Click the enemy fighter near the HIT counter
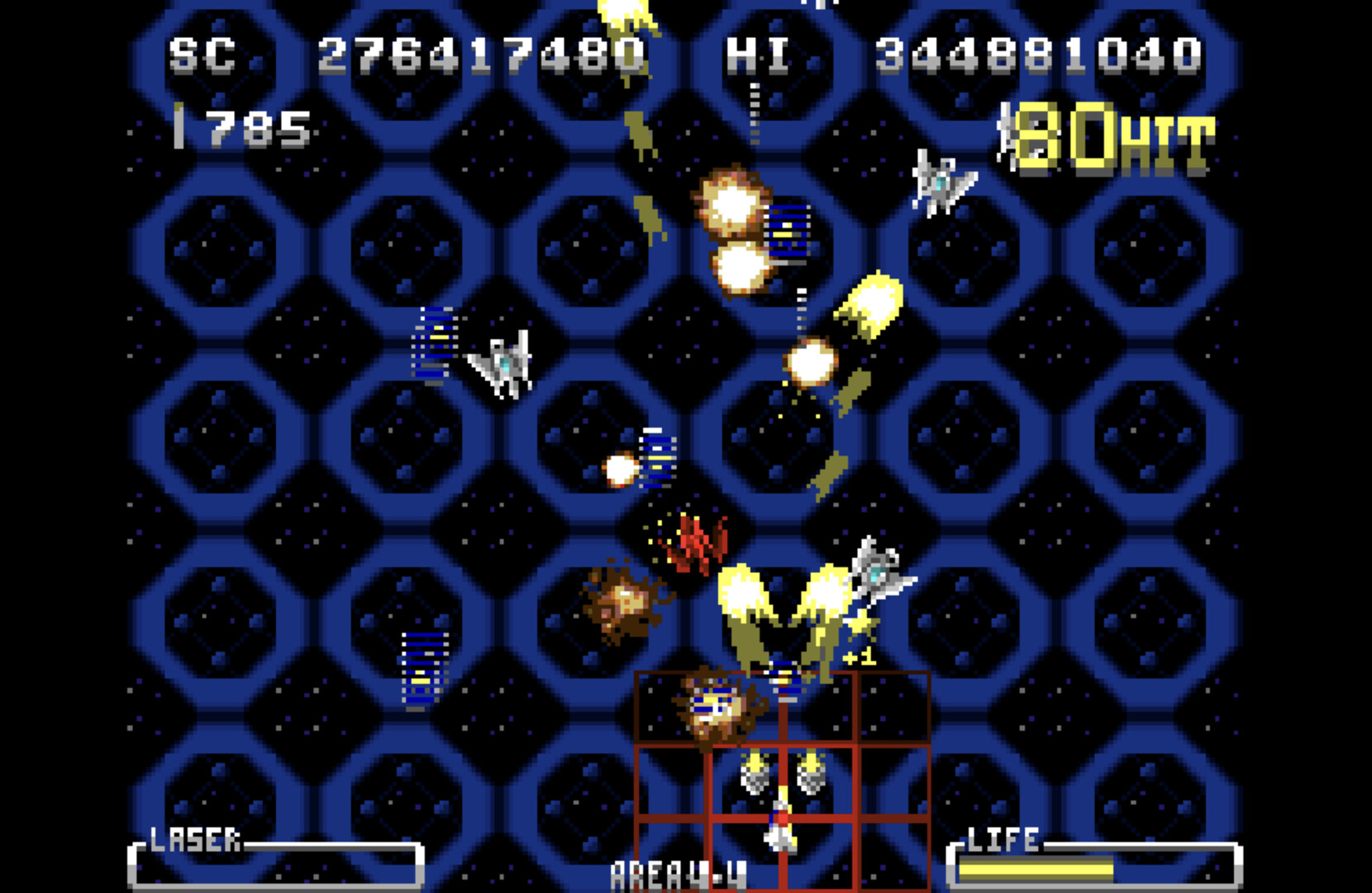The height and width of the screenshot is (893, 1372). tap(938, 180)
